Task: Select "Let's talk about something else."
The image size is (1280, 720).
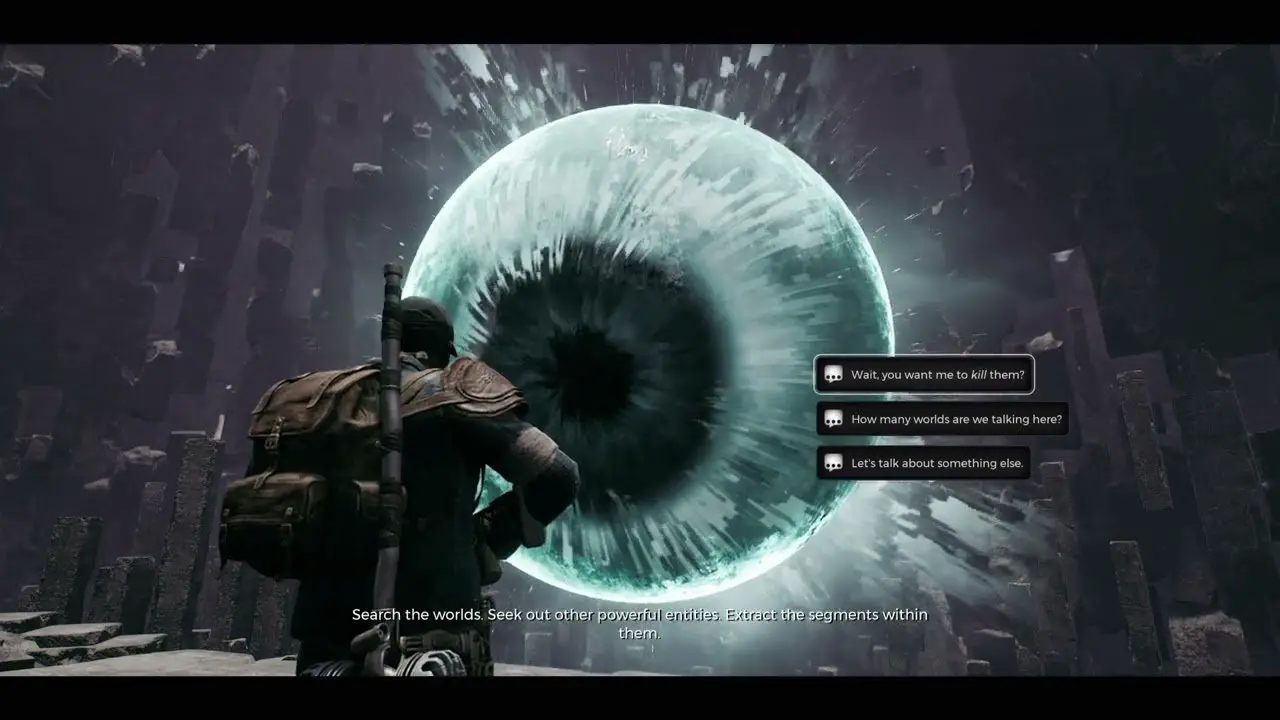Action: click(923, 463)
